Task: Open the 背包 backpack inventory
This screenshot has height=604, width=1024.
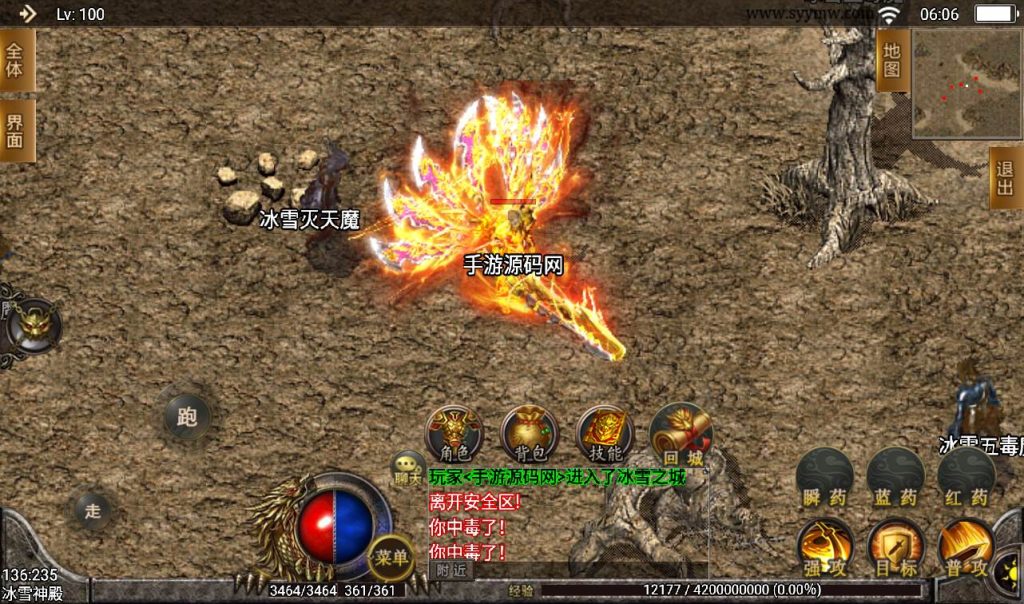Action: coord(529,433)
